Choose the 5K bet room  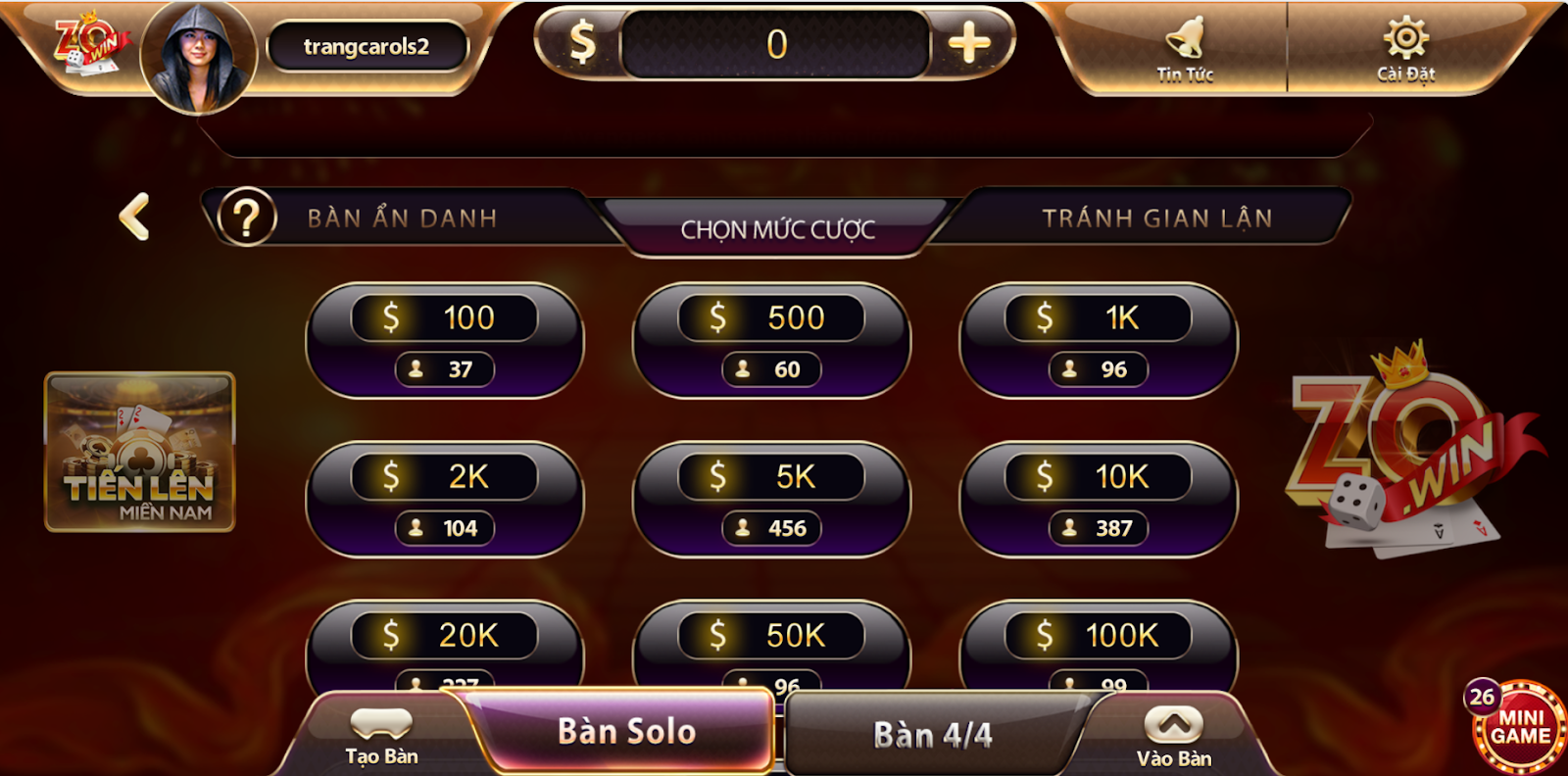770,498
